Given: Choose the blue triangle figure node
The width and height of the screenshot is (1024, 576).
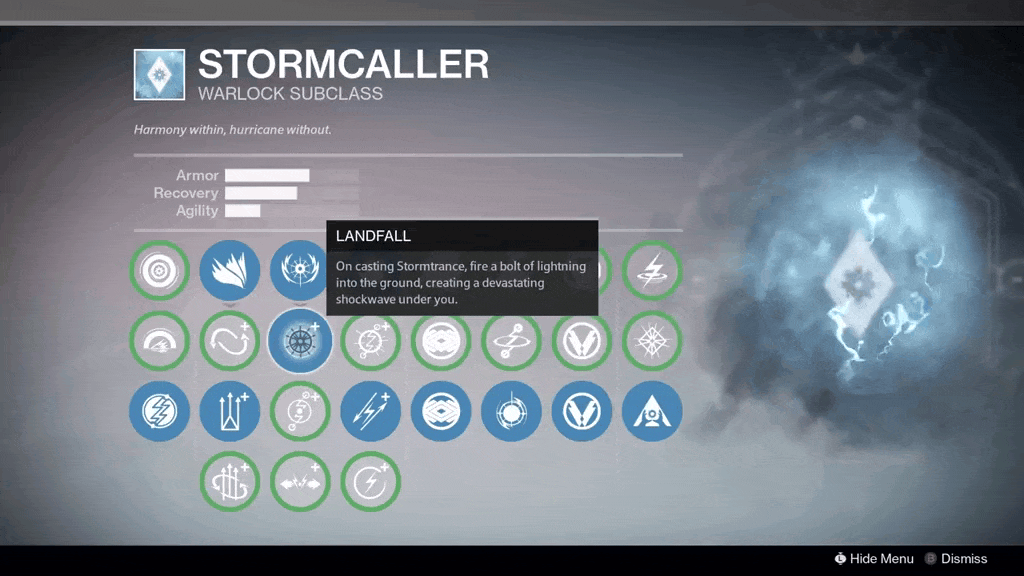Looking at the screenshot, I should click(x=651, y=411).
